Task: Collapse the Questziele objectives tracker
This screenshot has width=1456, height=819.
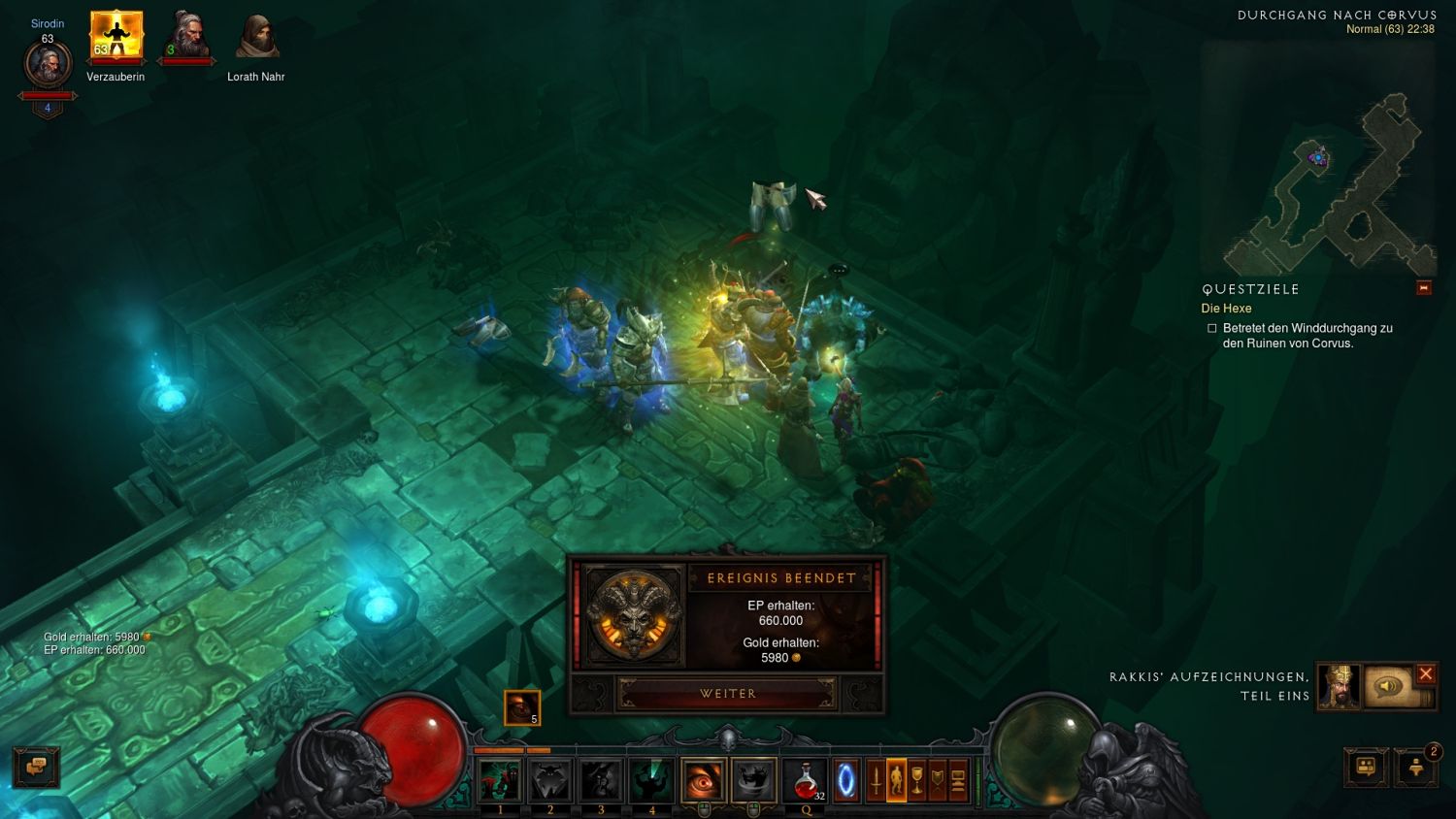Action: (1423, 288)
